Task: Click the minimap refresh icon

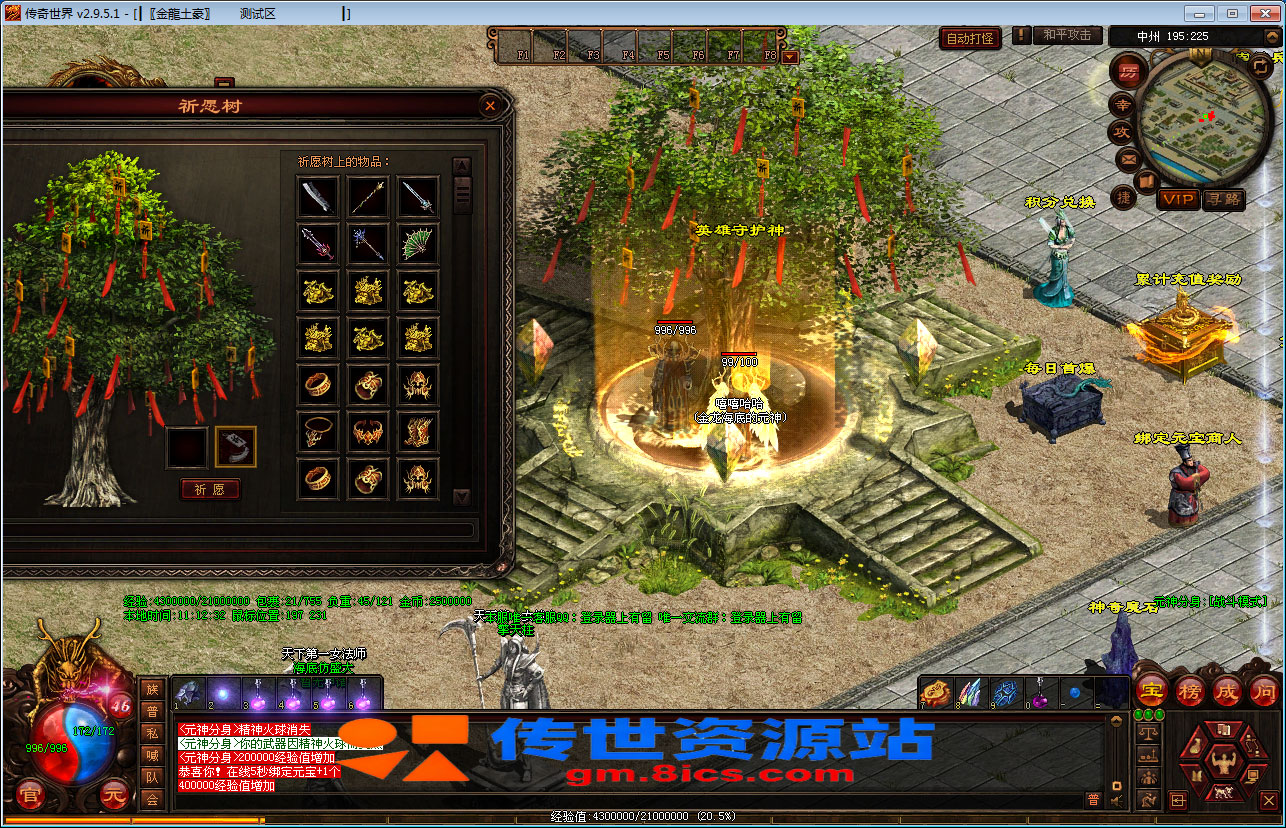Action: coord(1260,67)
